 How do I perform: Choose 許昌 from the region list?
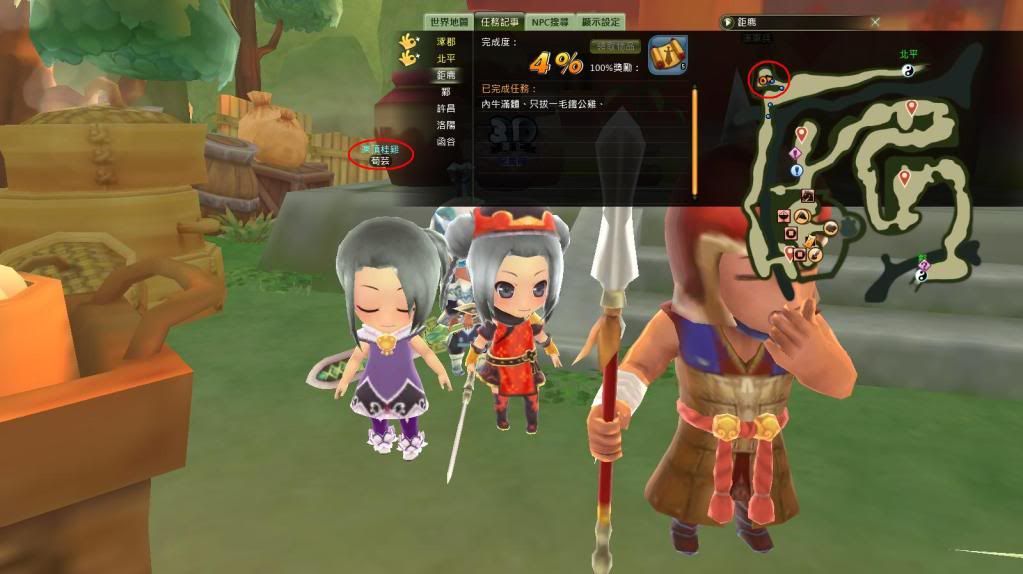(x=446, y=108)
